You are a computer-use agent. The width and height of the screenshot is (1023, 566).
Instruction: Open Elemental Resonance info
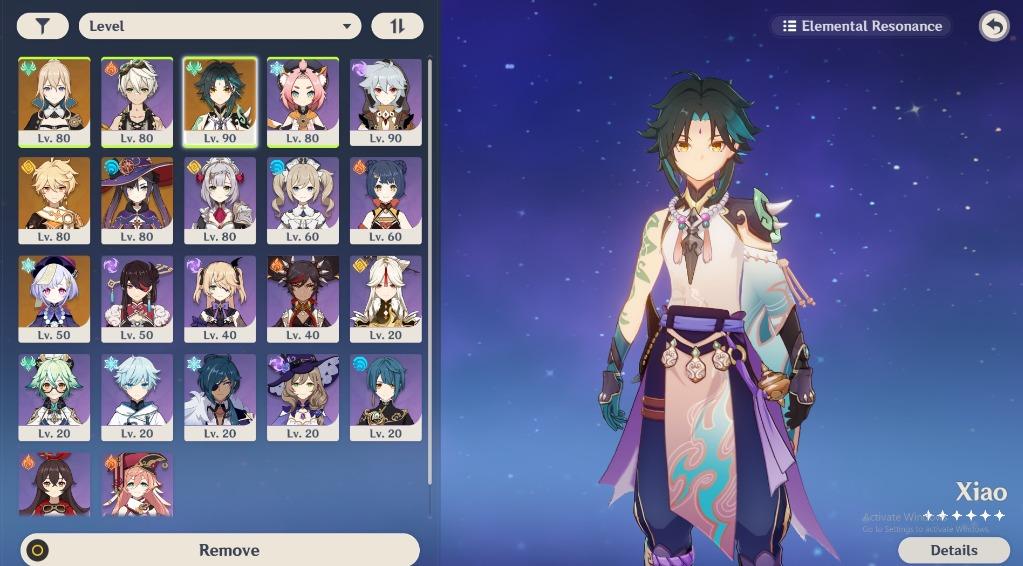(x=861, y=26)
